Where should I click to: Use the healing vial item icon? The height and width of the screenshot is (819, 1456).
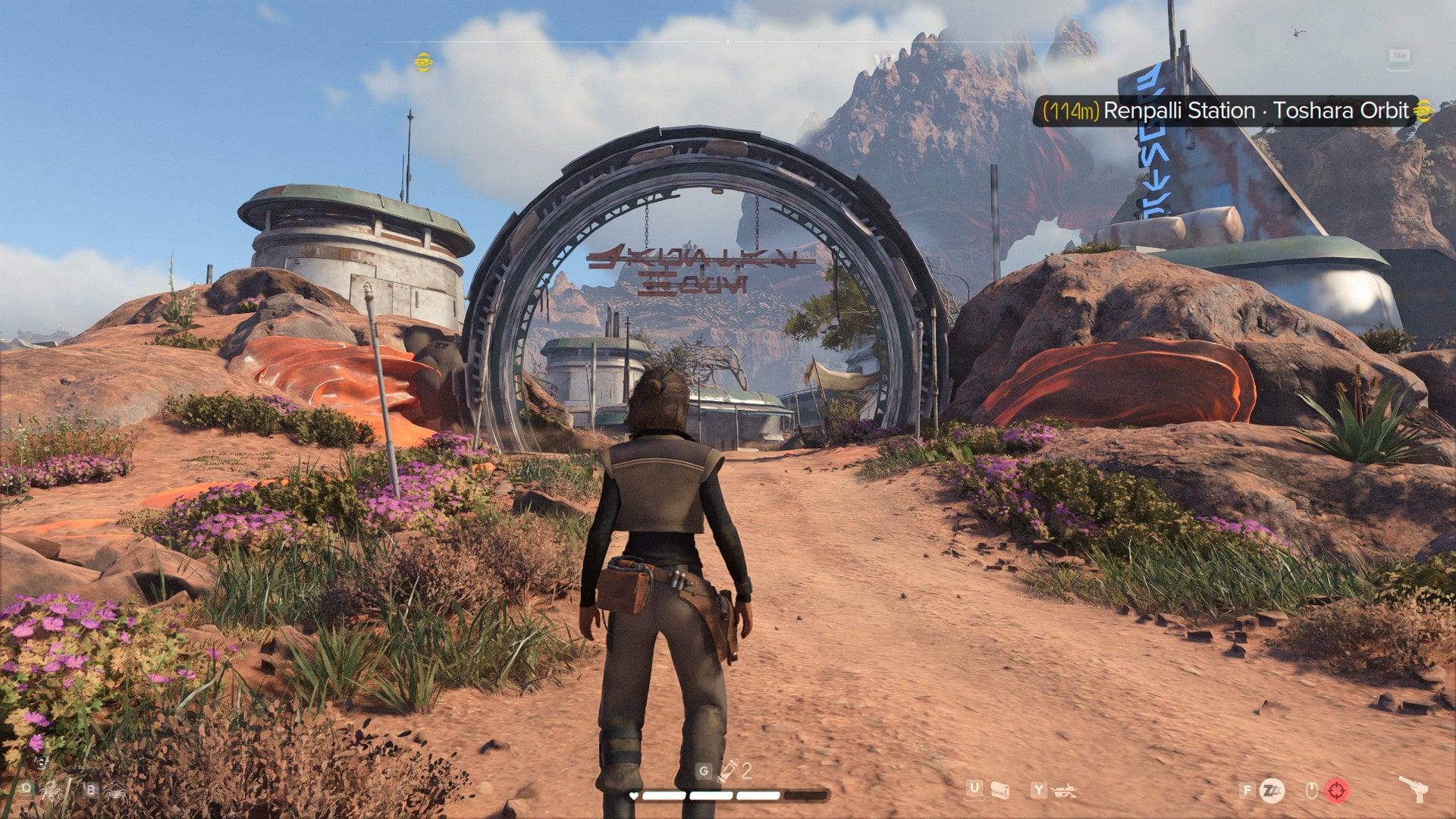(729, 771)
